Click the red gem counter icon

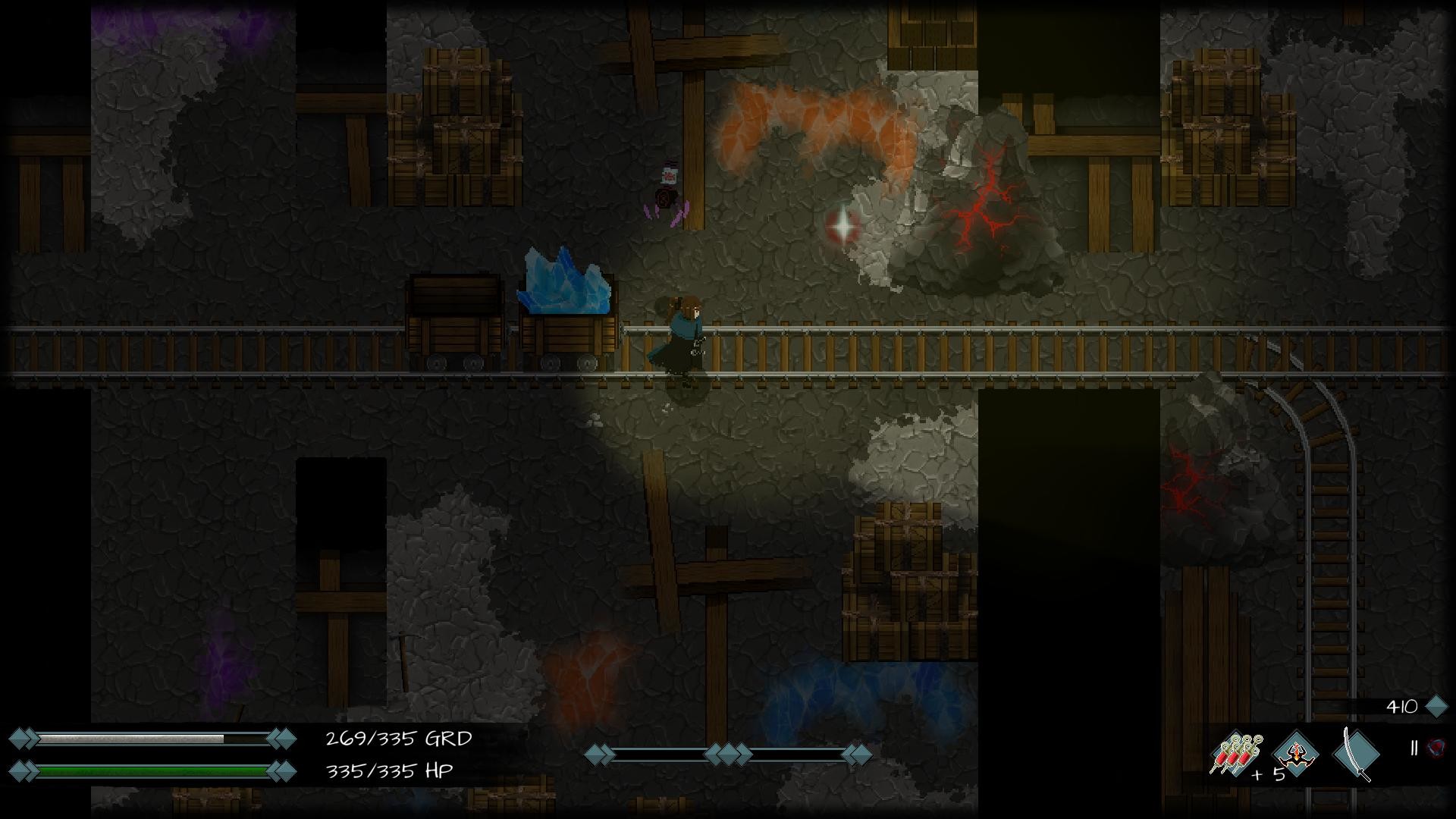coord(1436,748)
